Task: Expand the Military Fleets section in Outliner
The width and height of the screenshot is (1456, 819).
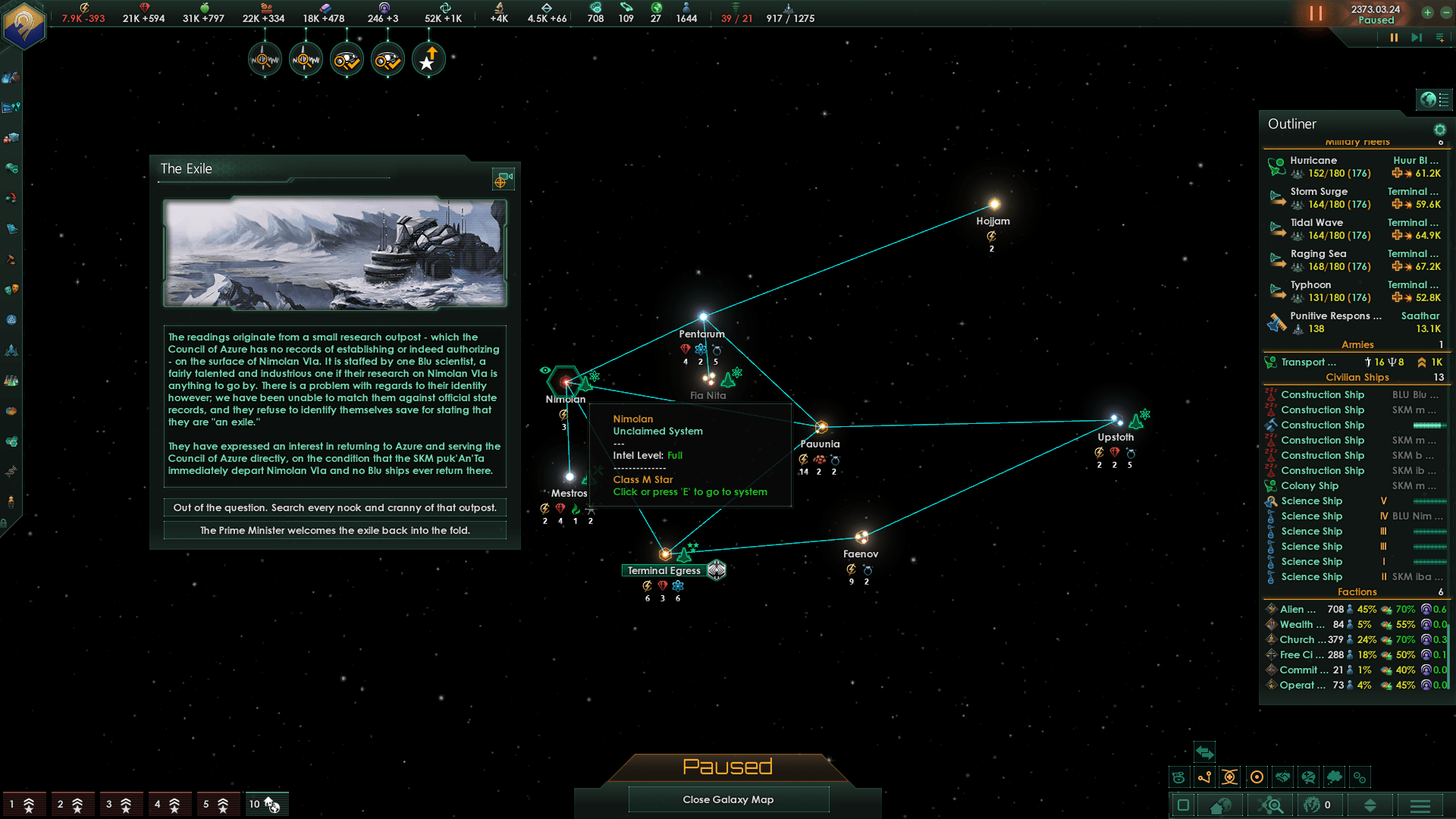Action: point(1357,142)
